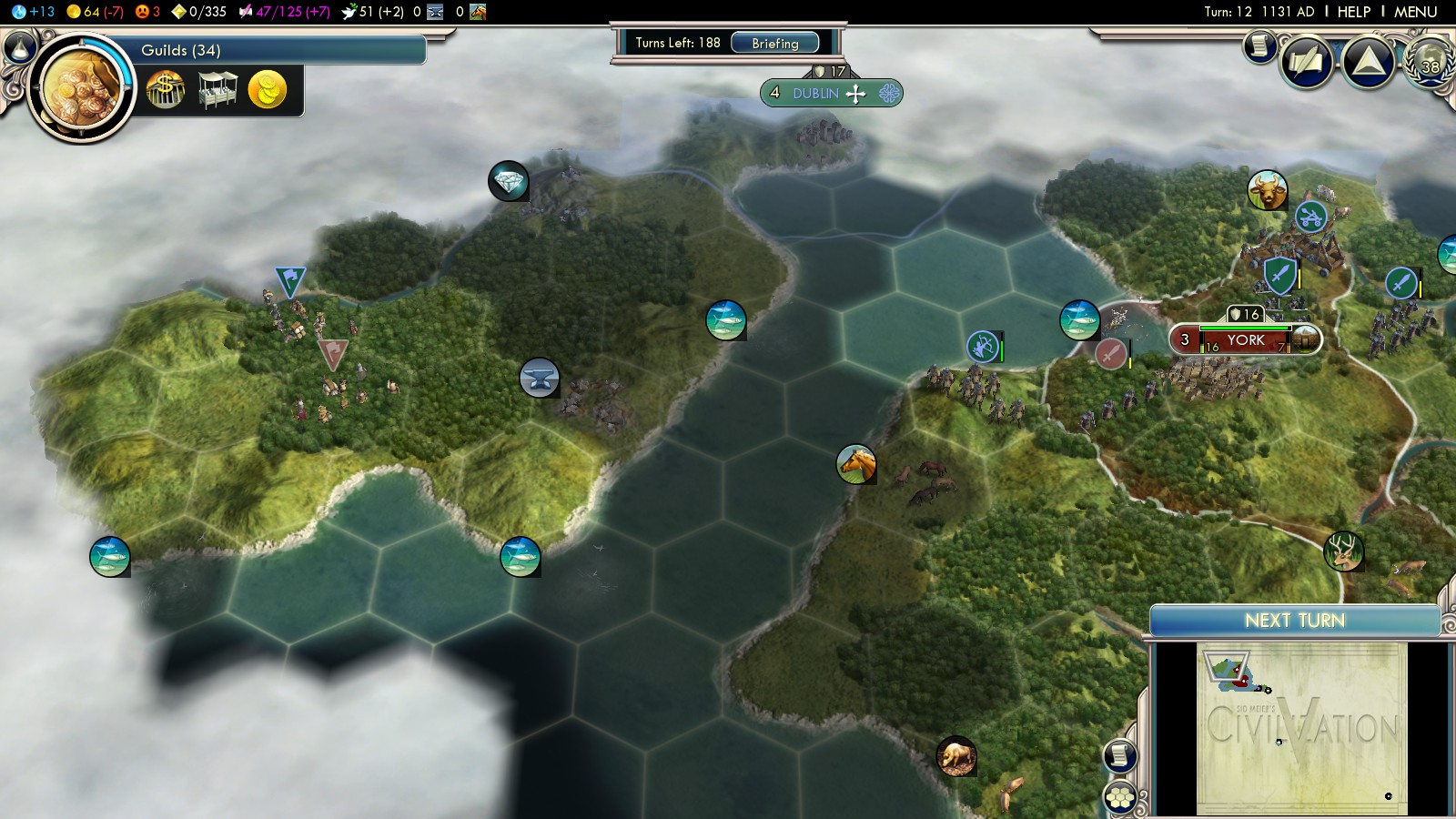Open the scroll and quill button
Image resolution: width=1456 pixels, height=819 pixels.
[1307, 63]
